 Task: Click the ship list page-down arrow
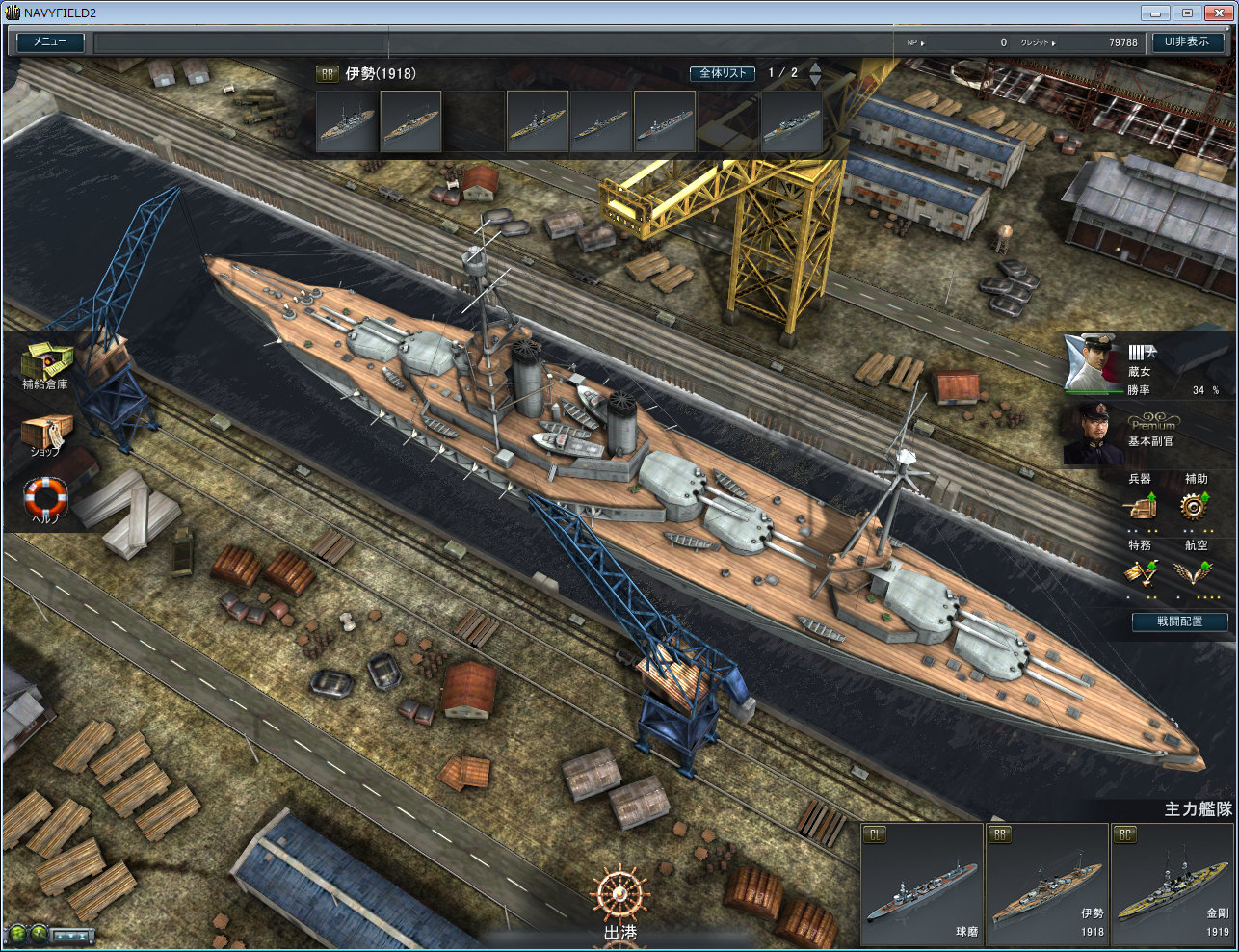[816, 81]
